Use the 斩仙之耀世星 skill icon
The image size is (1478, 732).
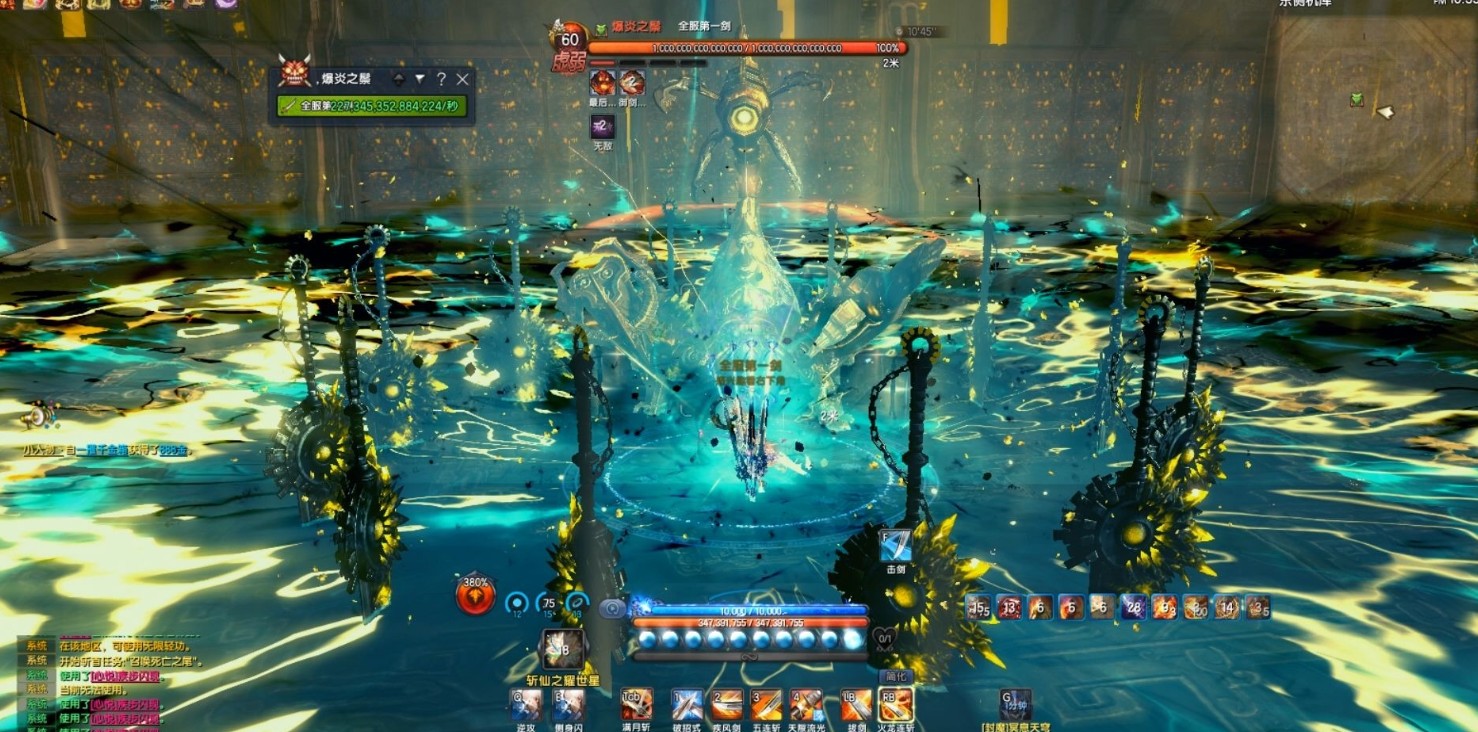[563, 649]
